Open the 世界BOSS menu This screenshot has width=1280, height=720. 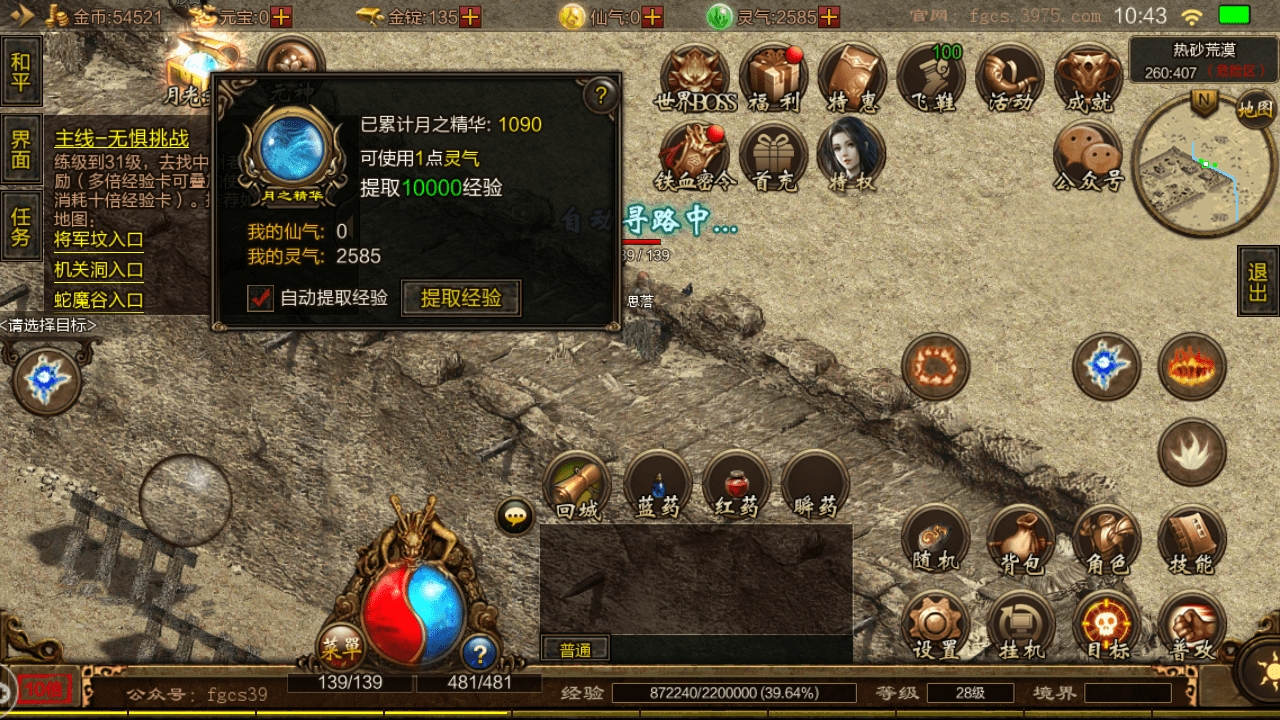695,77
